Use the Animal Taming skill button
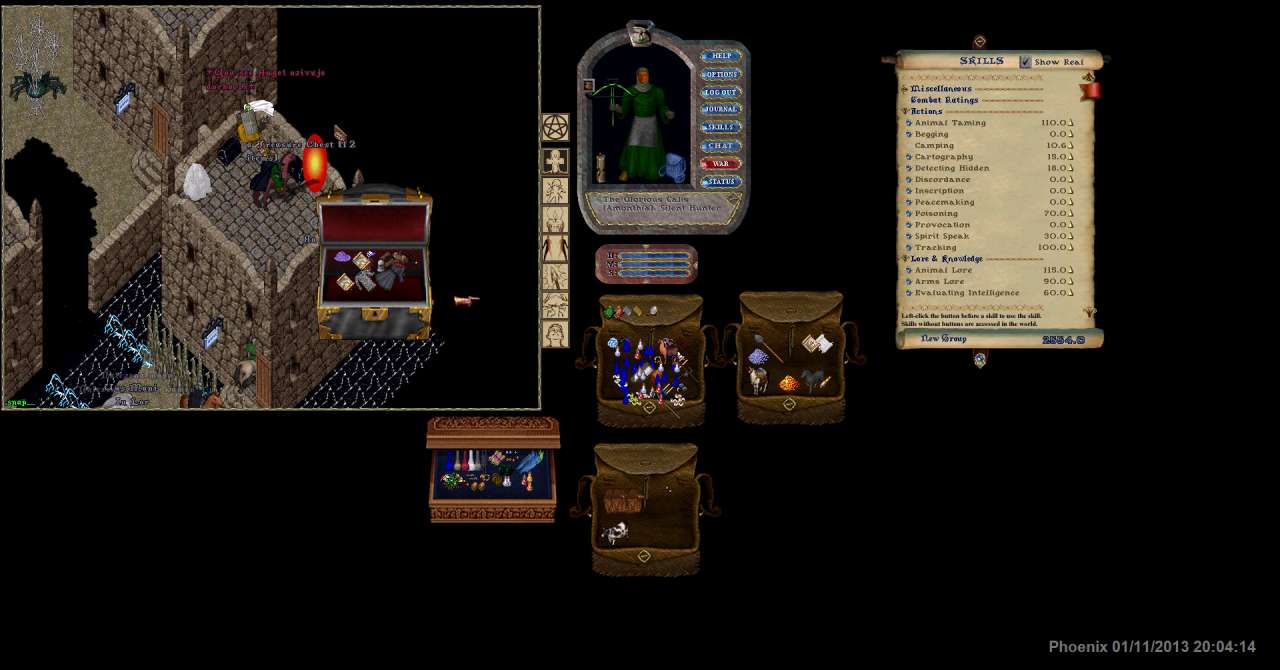Viewport: 1280px width, 670px height. tap(909, 123)
